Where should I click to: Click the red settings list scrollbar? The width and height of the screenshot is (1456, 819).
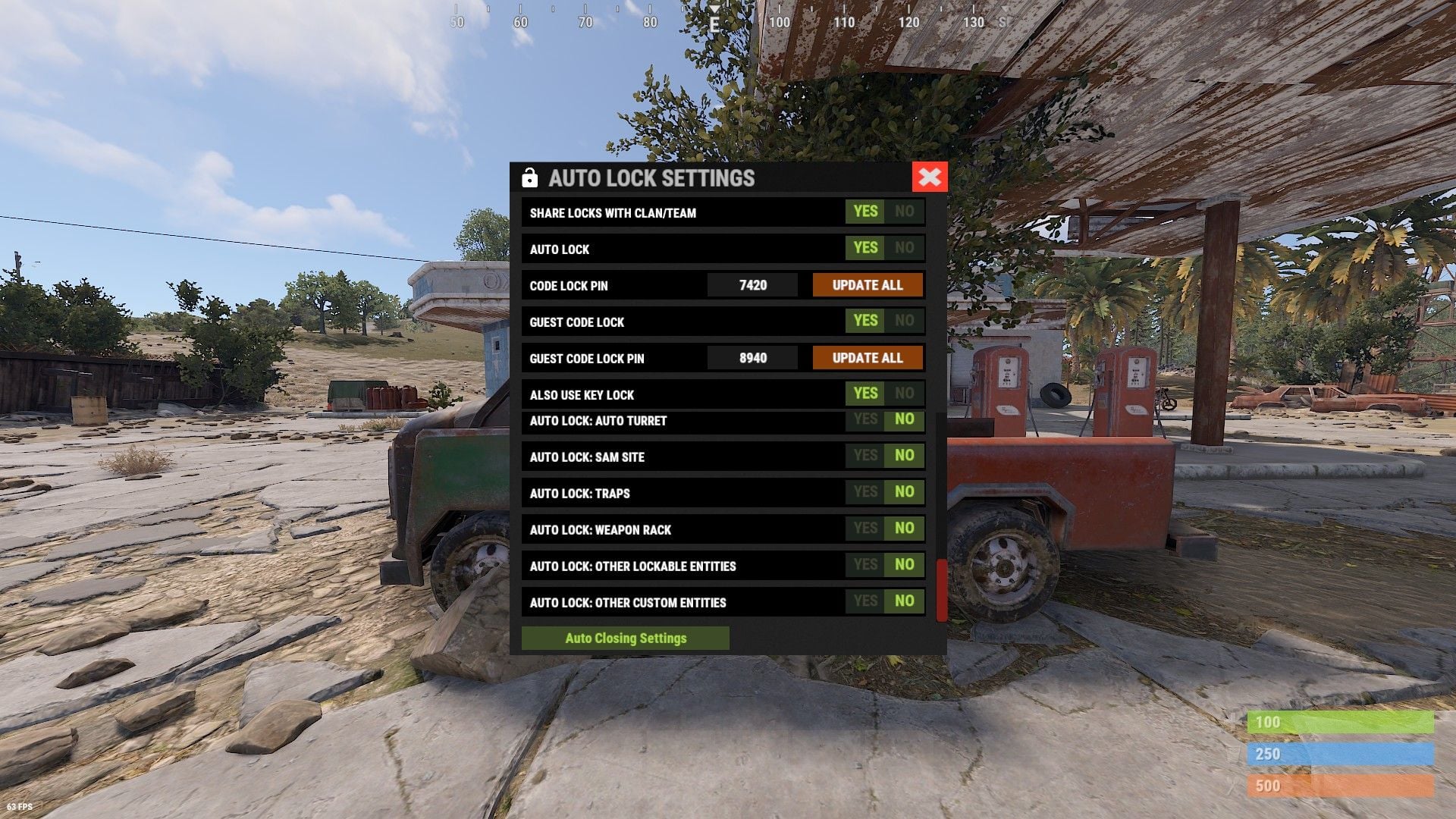942,590
